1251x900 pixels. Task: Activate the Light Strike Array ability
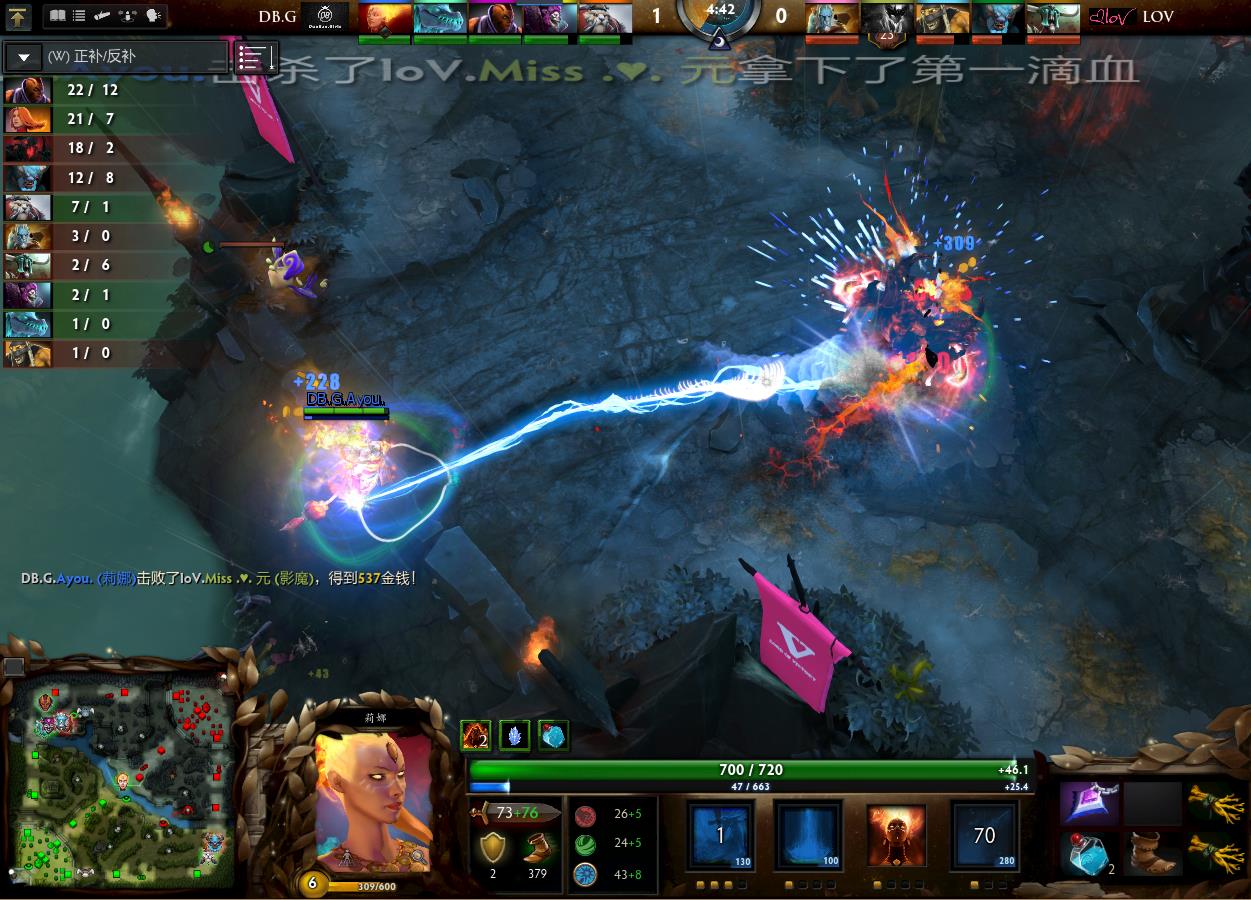[x=803, y=836]
